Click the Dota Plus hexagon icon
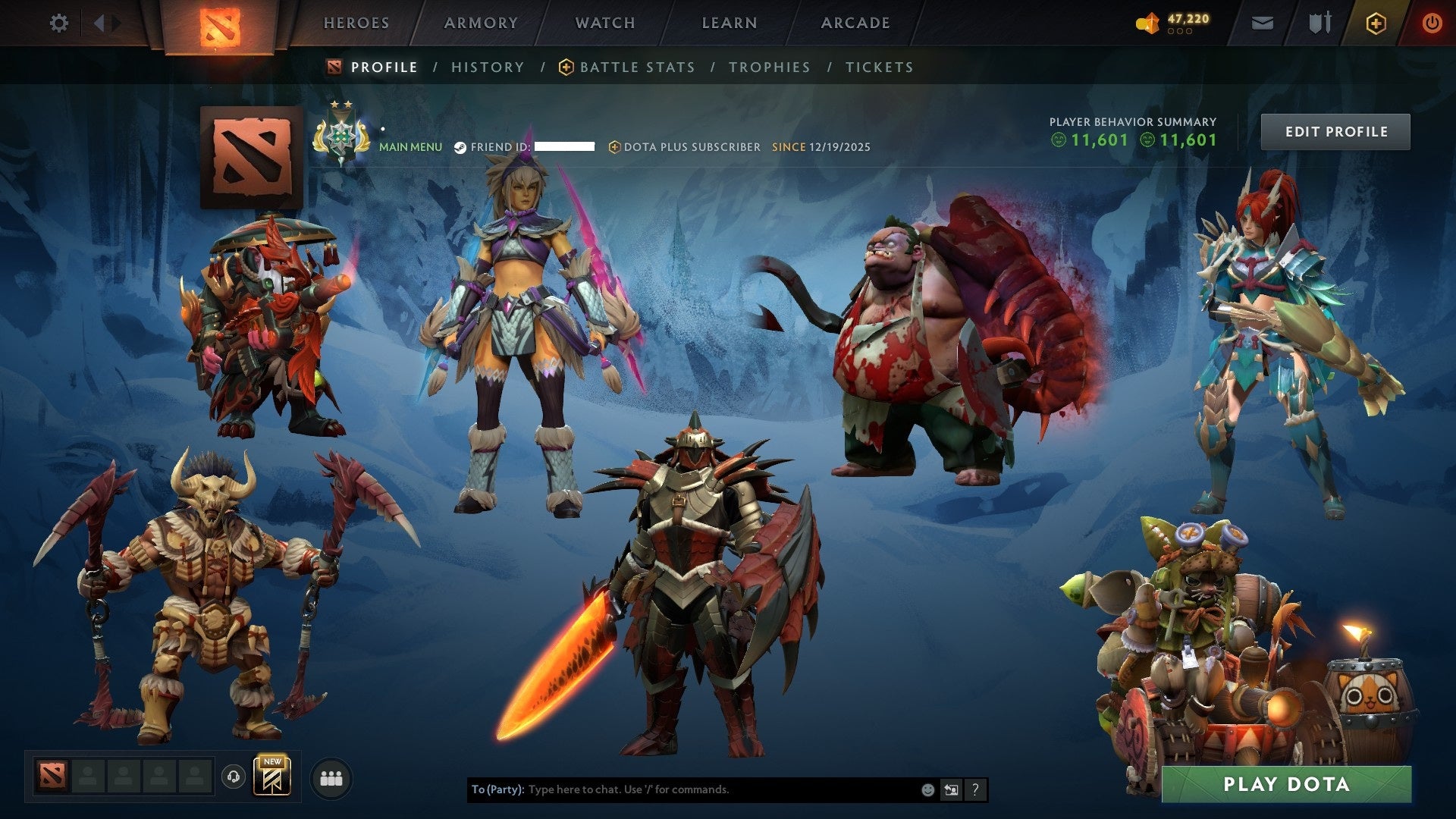Viewport: 1456px width, 819px height. [x=1378, y=22]
